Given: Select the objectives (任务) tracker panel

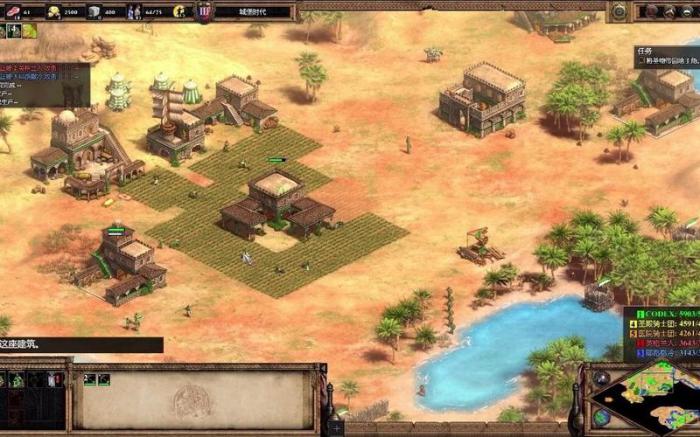Looking at the screenshot, I should click(x=667, y=55).
